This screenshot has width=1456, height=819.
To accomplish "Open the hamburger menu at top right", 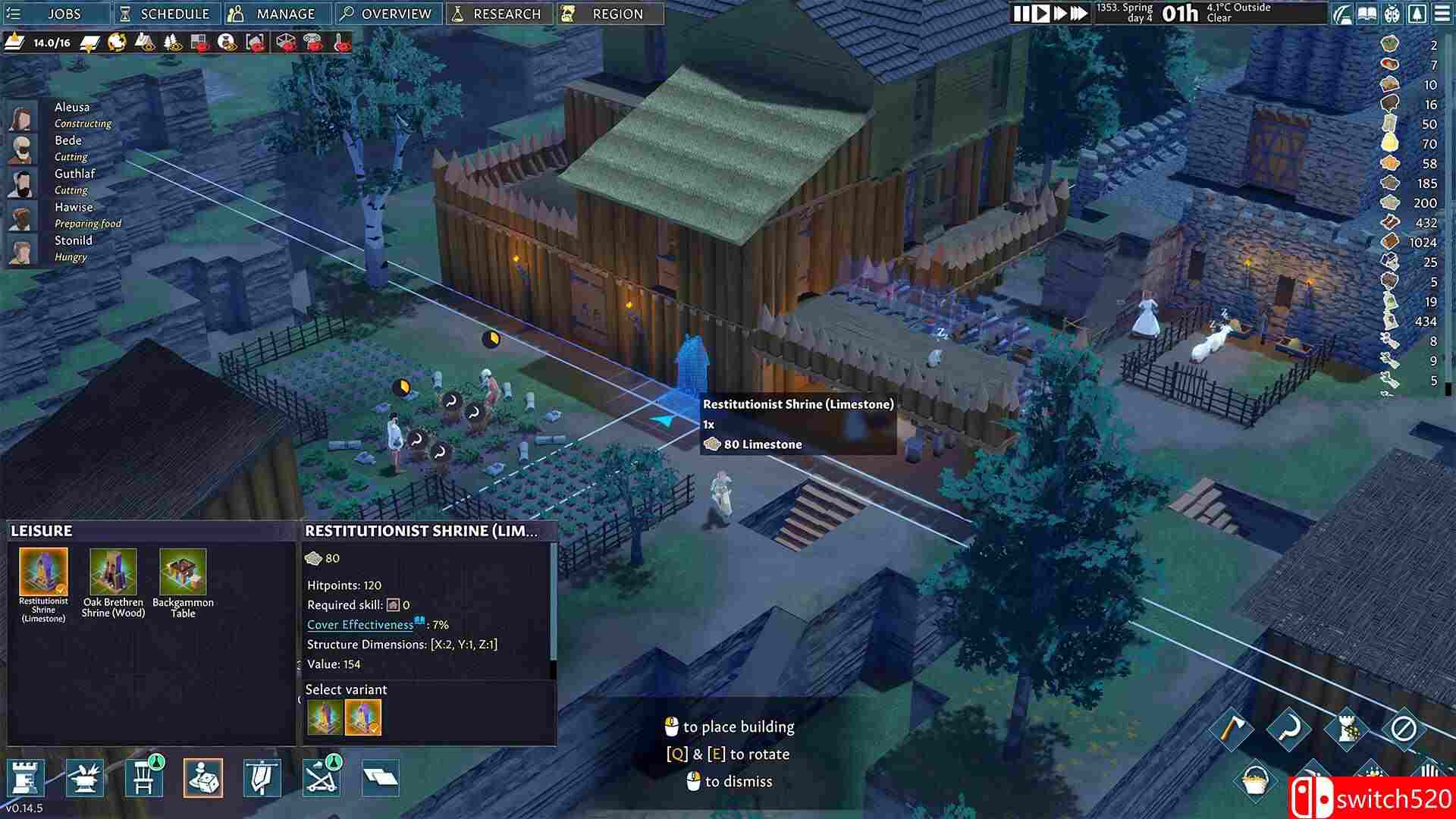I will 1441,13.
